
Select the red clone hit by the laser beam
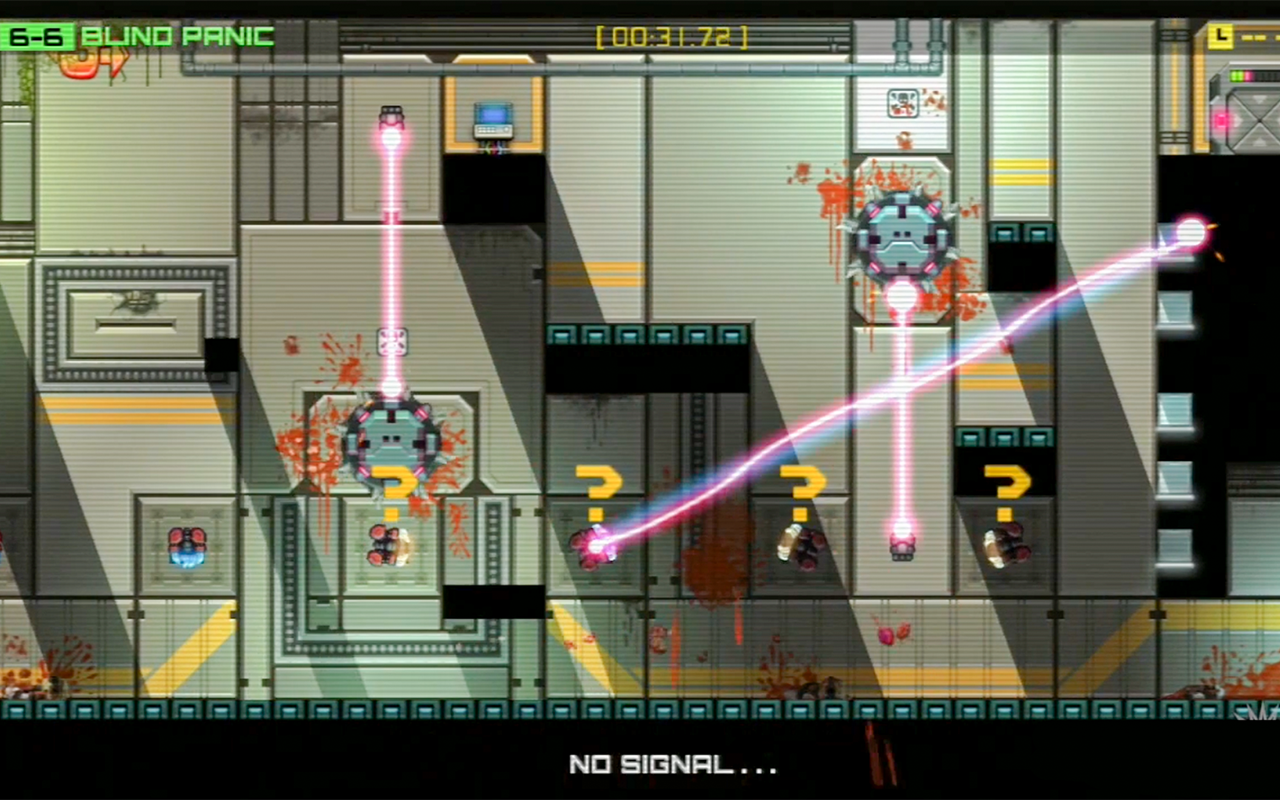(x=595, y=548)
